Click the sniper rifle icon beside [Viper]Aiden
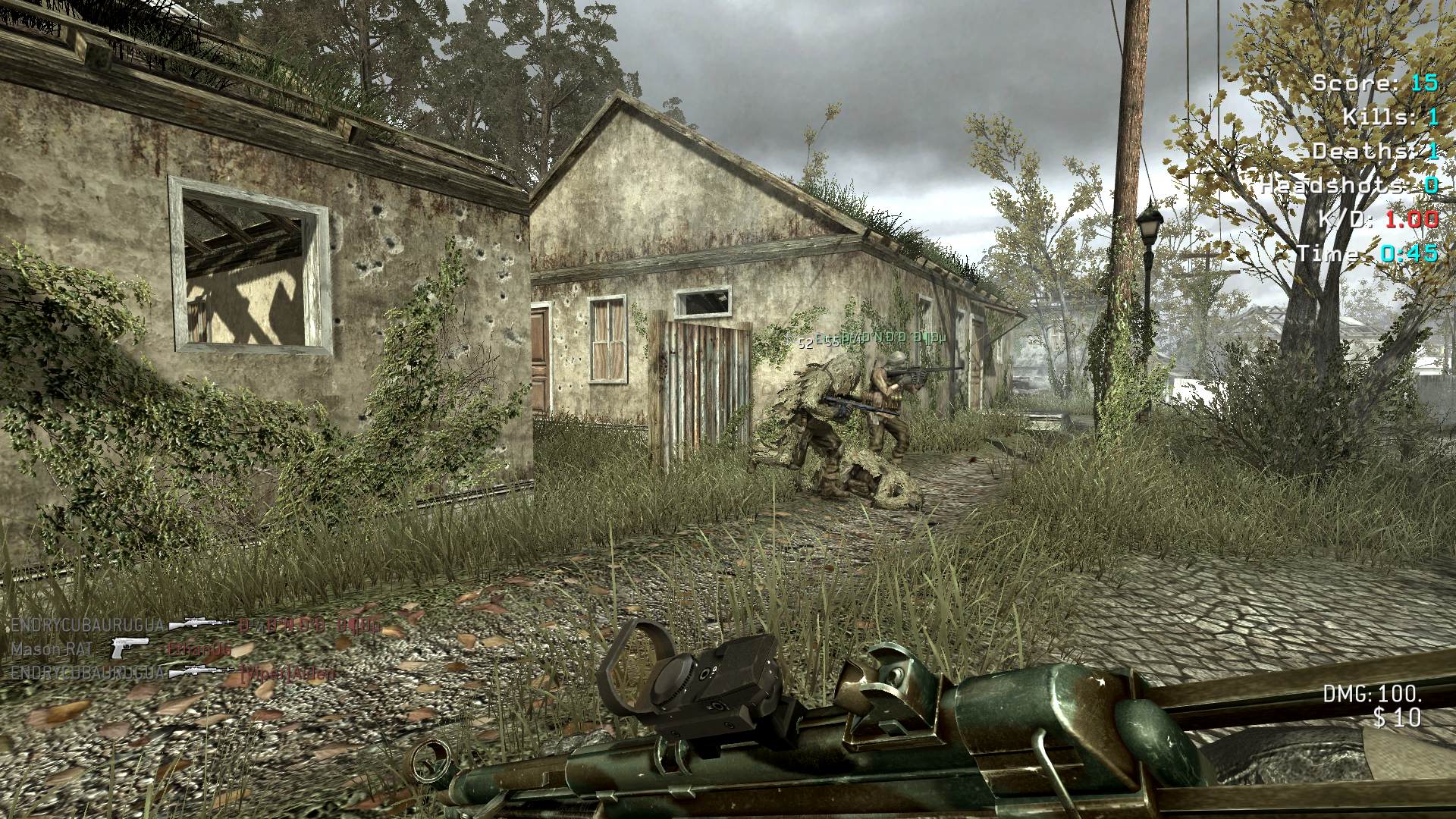Viewport: 1456px width, 819px height. 202,672
